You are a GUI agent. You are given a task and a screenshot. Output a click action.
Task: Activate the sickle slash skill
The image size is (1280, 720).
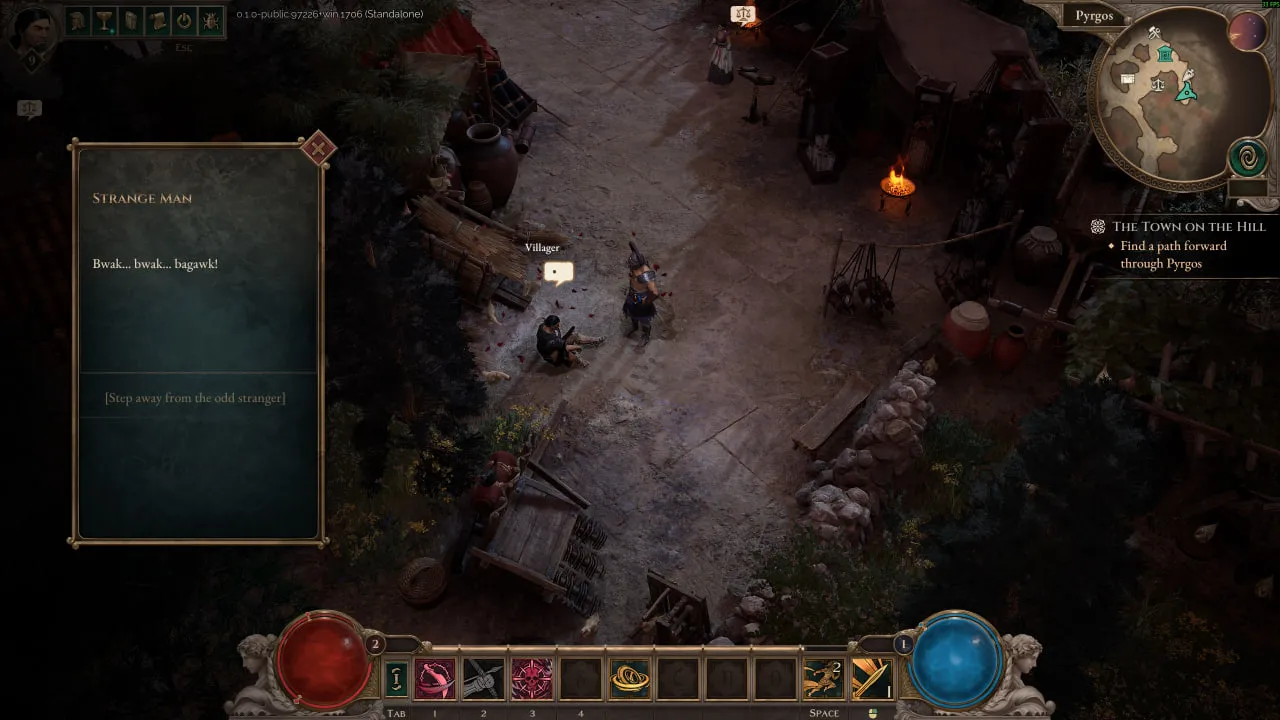pos(435,679)
